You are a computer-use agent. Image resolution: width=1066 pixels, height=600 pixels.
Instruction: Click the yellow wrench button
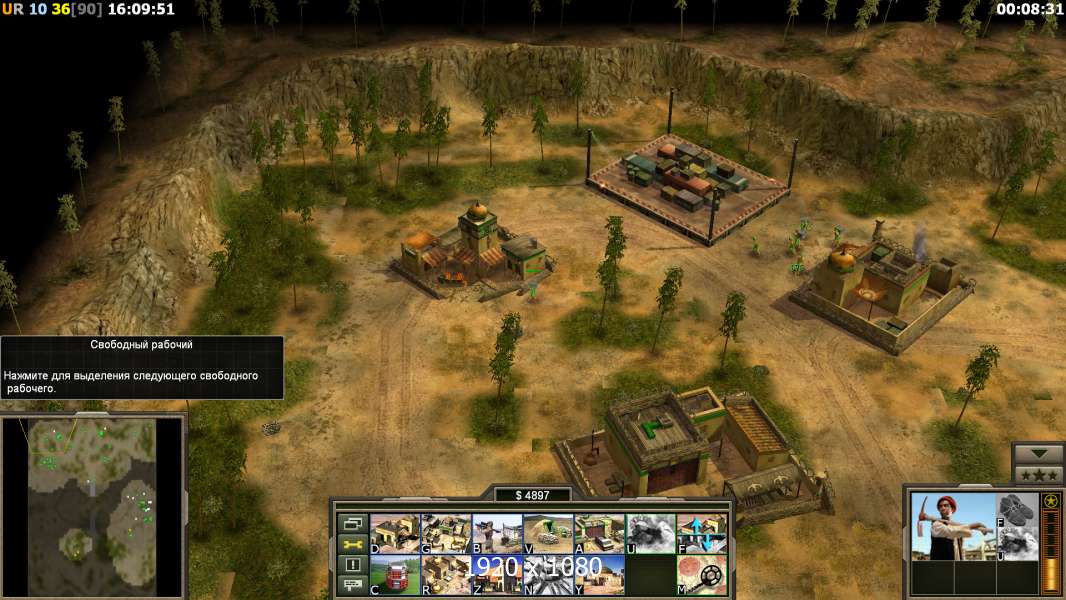[x=352, y=544]
